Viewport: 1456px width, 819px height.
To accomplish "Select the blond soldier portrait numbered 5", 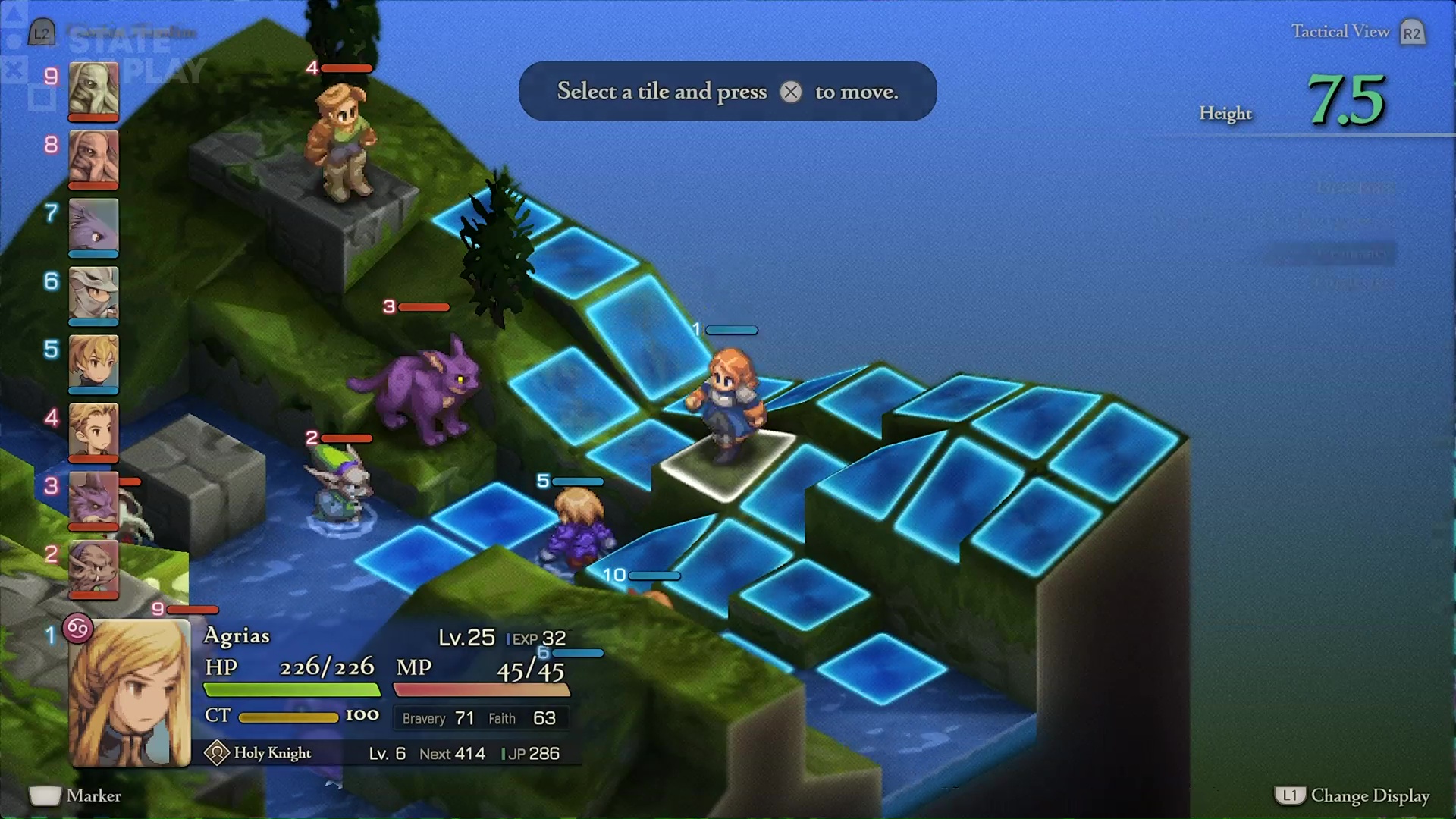I will (x=93, y=364).
